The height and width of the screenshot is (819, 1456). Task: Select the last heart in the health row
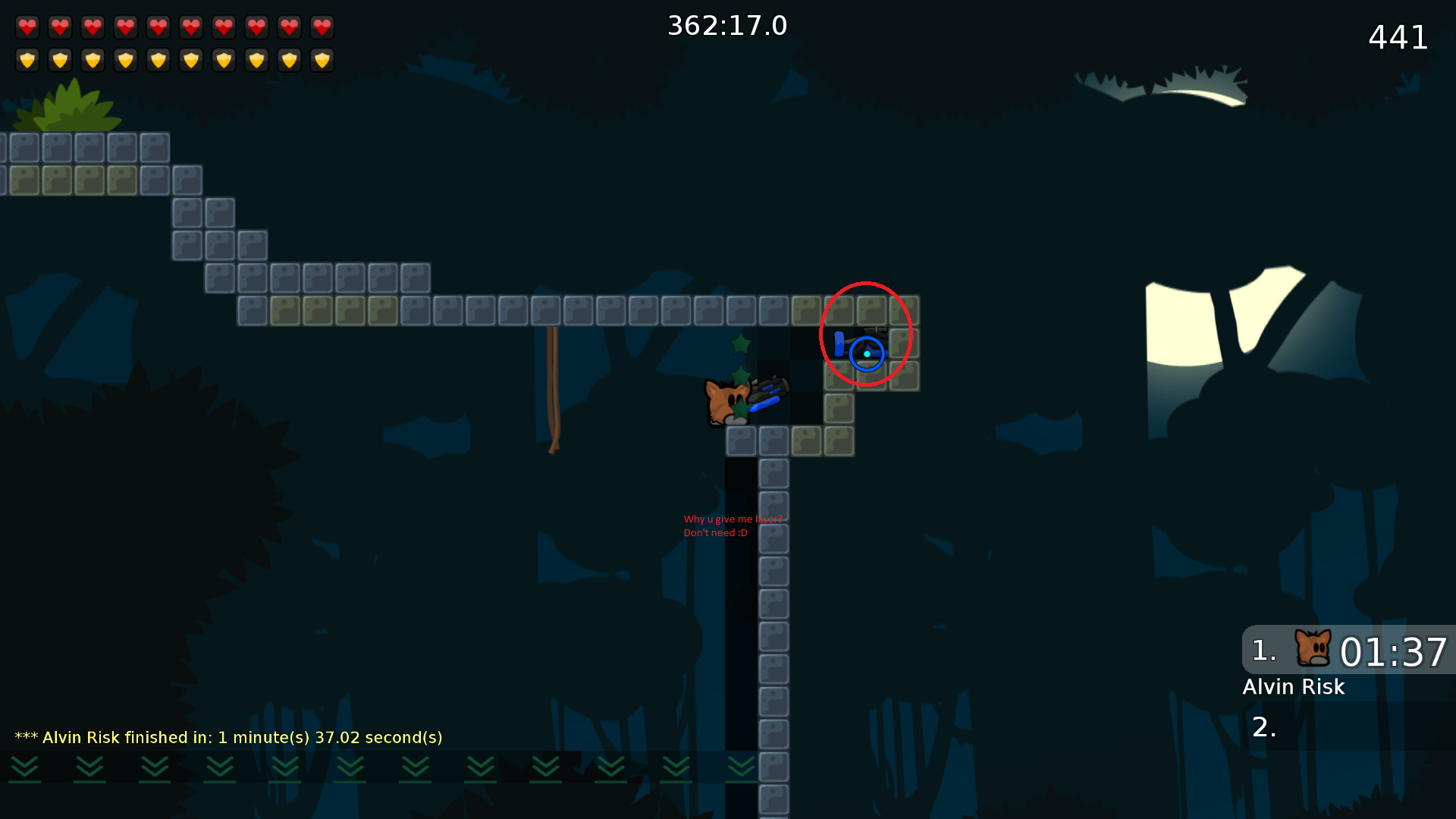(322, 27)
